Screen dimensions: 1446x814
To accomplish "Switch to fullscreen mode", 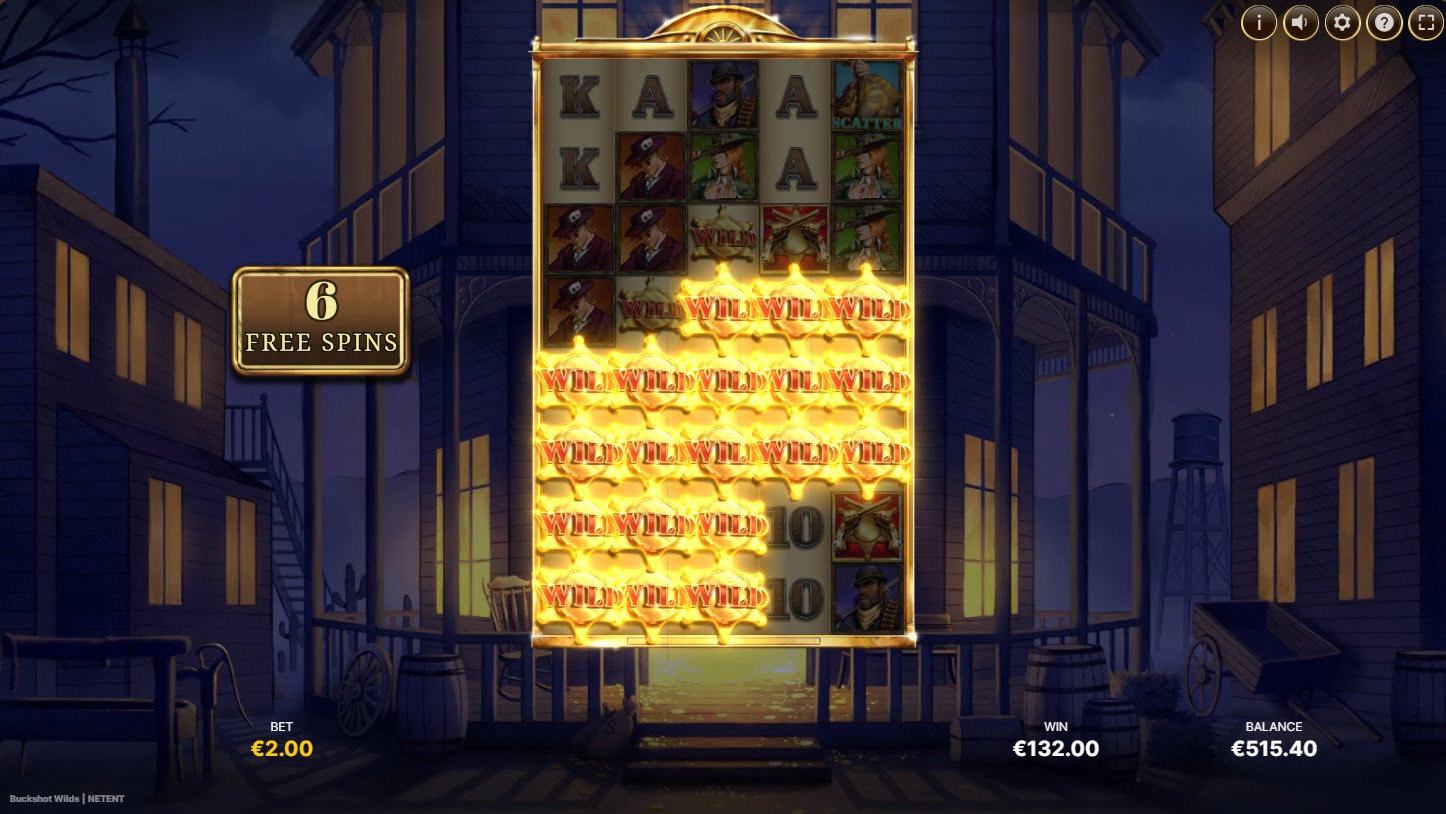I will 1426,22.
